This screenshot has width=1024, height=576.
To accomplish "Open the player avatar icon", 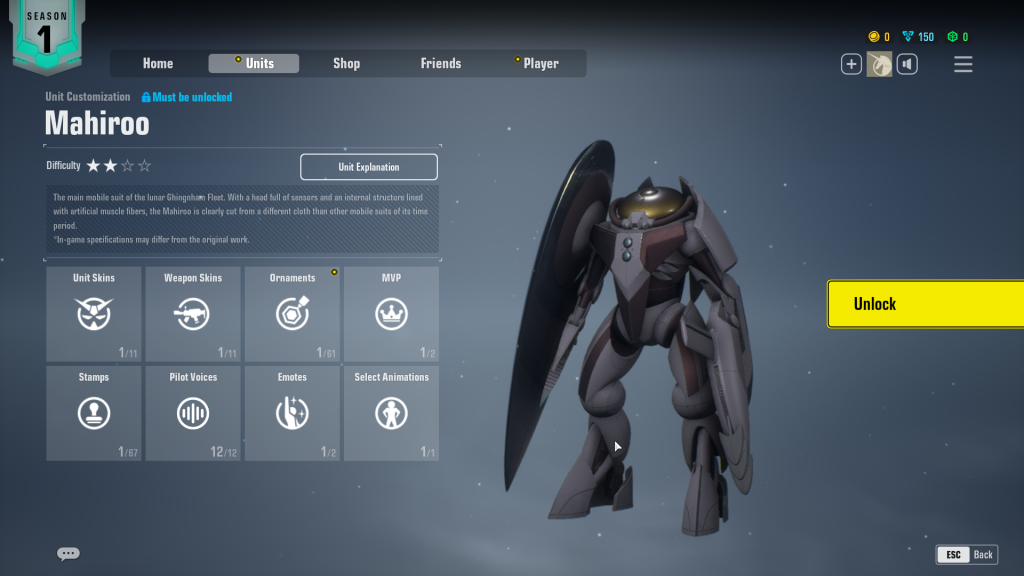I will 879,64.
